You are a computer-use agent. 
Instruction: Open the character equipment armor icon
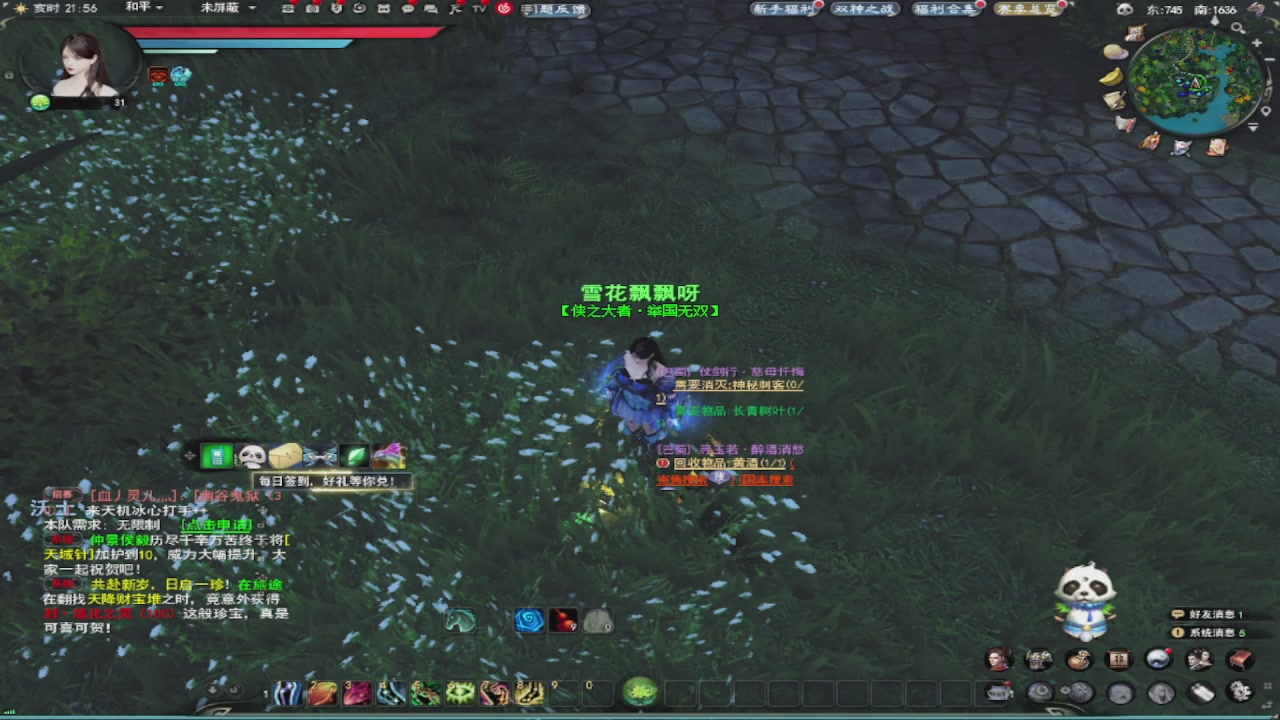click(1040, 658)
